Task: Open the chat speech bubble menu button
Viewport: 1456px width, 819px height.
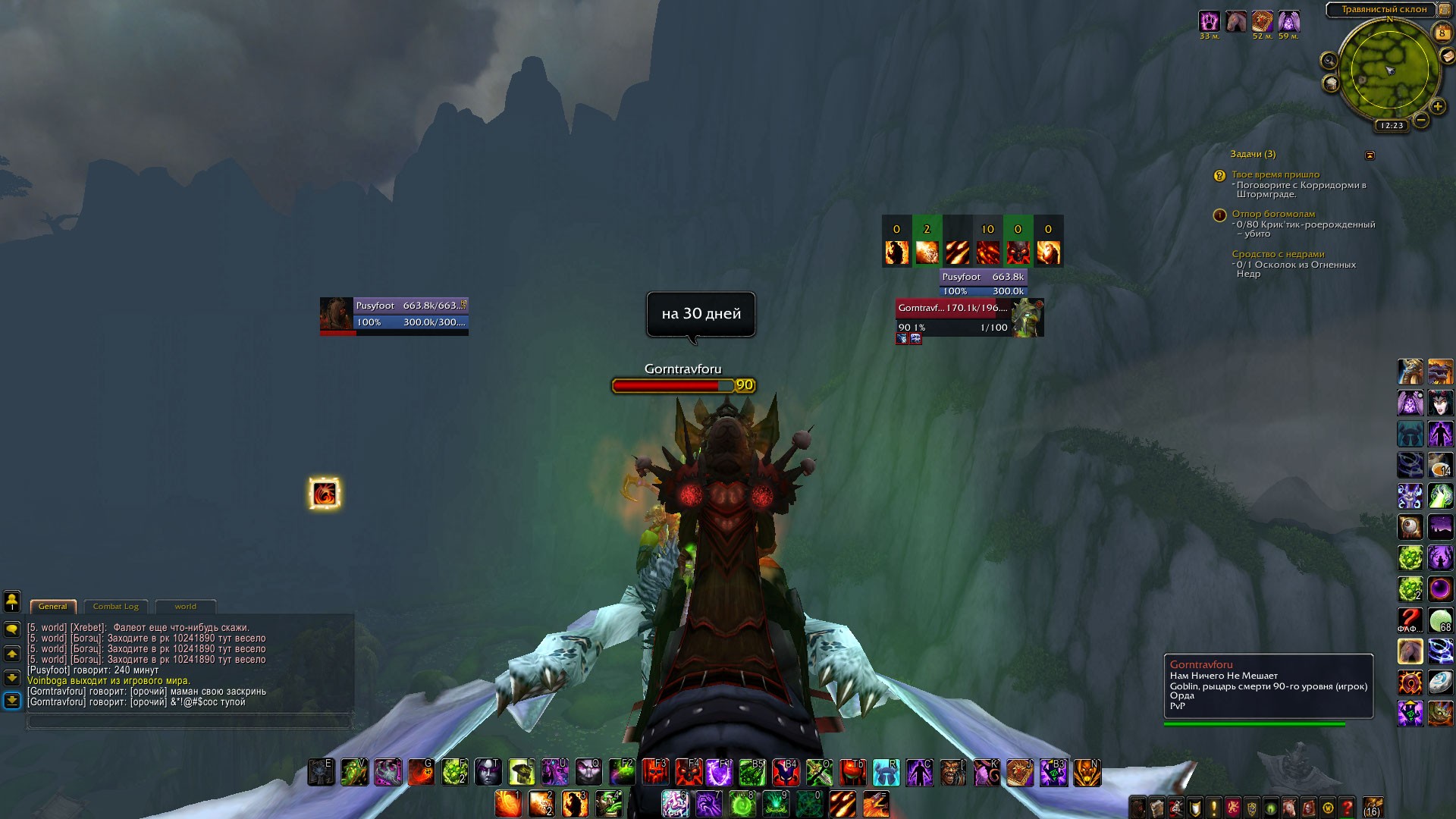Action: [12, 629]
